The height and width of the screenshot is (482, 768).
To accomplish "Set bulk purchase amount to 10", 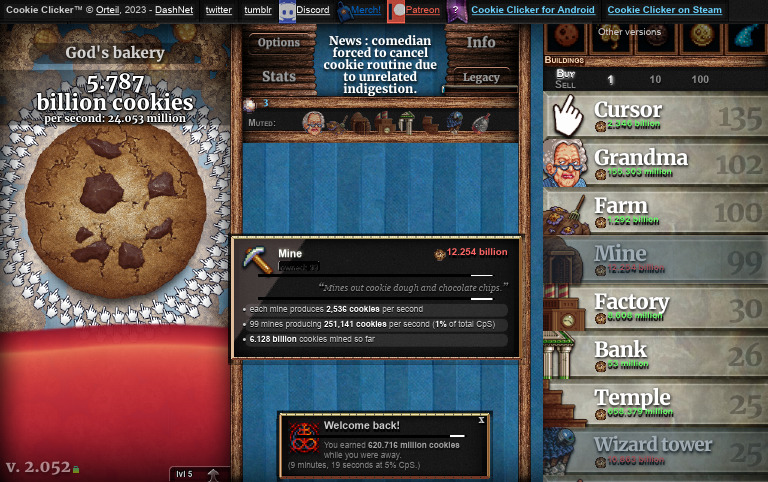I will point(655,80).
